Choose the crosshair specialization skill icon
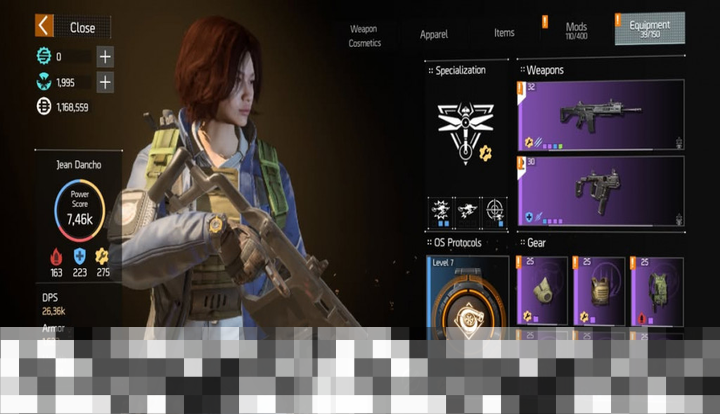 [493, 209]
